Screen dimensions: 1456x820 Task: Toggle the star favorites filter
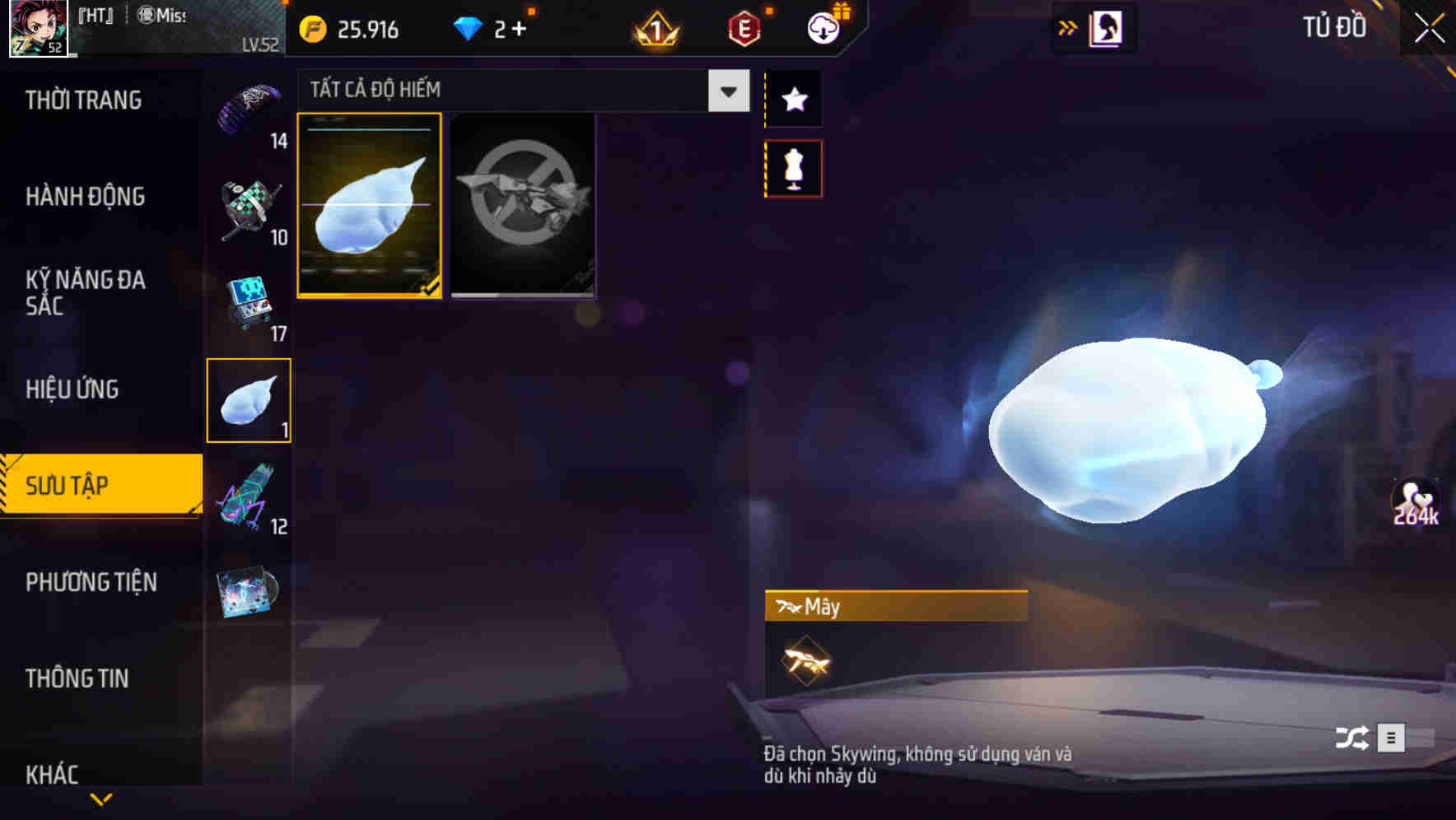(x=793, y=100)
